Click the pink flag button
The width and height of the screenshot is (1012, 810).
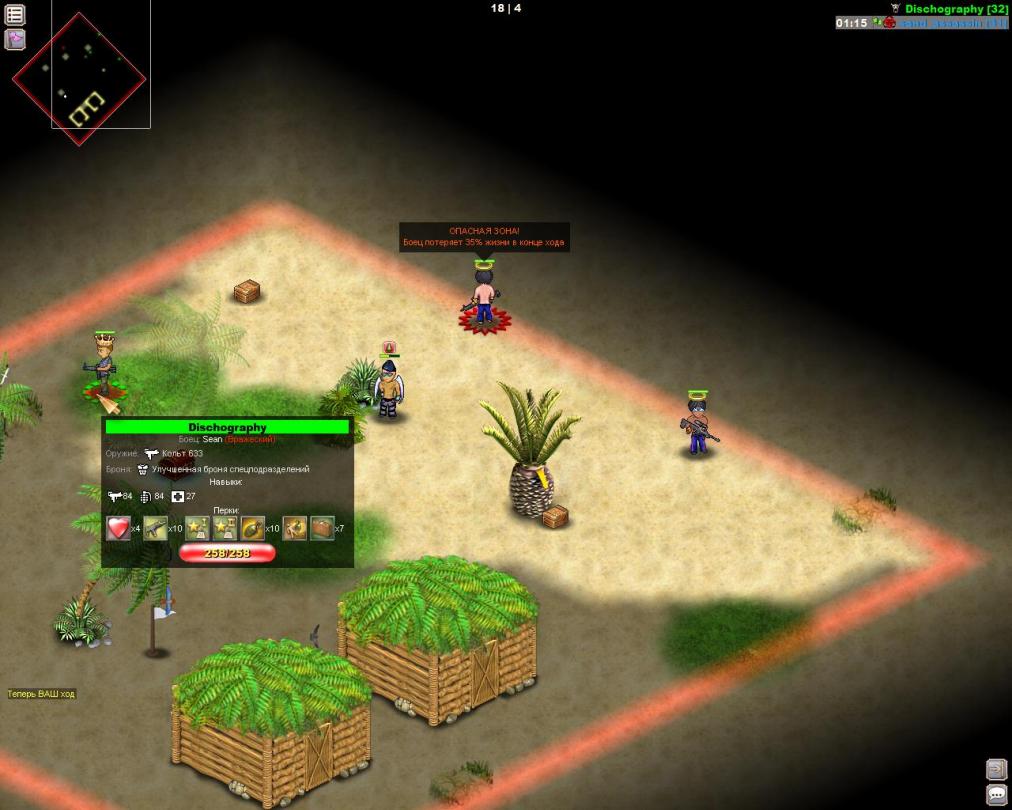[x=15, y=40]
